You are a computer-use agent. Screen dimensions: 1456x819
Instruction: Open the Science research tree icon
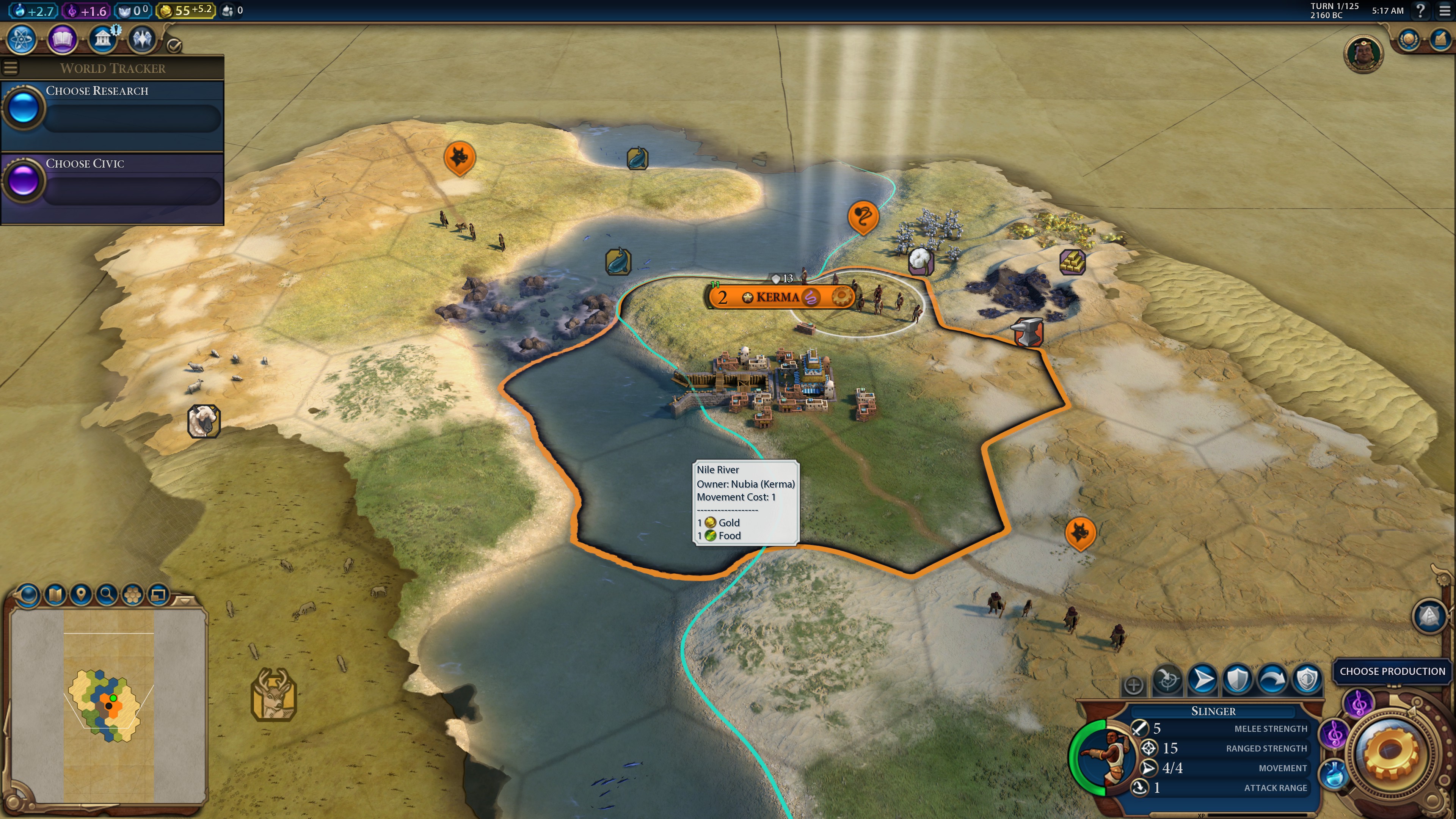click(21, 38)
